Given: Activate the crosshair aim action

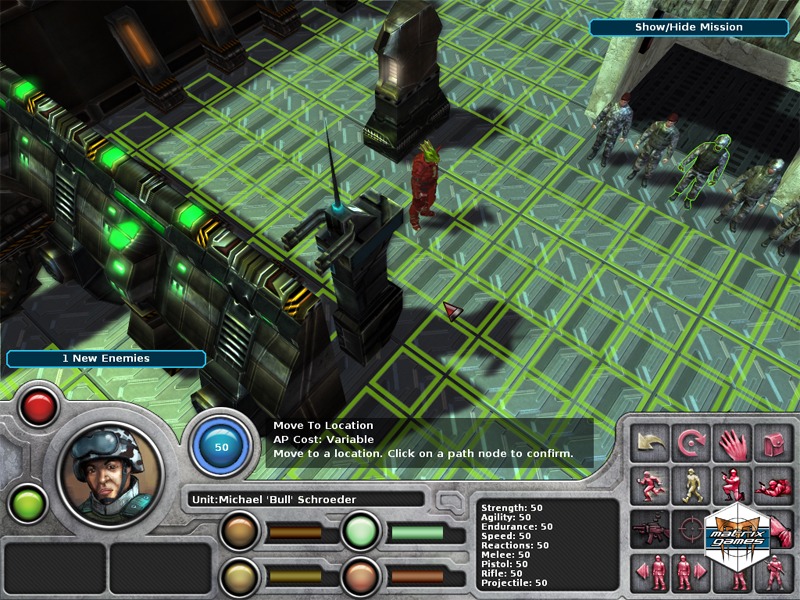Looking at the screenshot, I should point(691,527).
